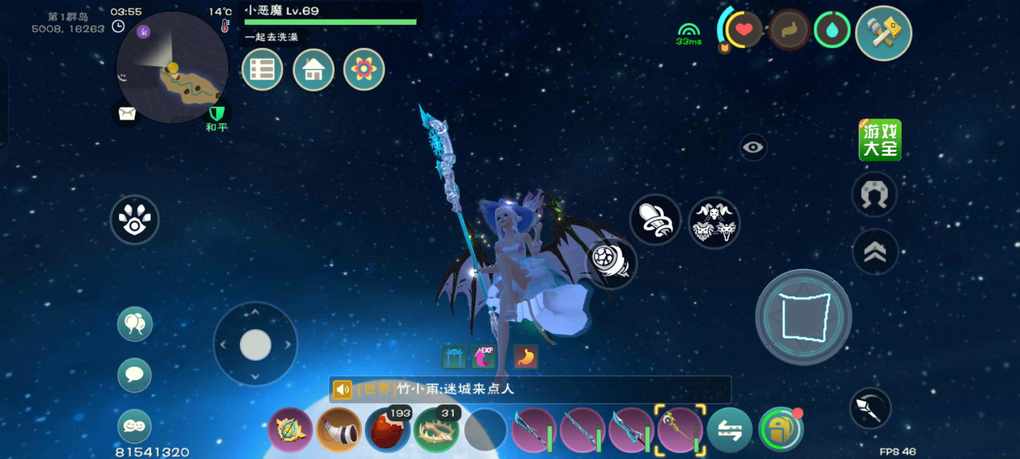Image resolution: width=1020 pixels, height=459 pixels.
Task: Tap the green 游戏大全 icon
Action: (x=880, y=140)
